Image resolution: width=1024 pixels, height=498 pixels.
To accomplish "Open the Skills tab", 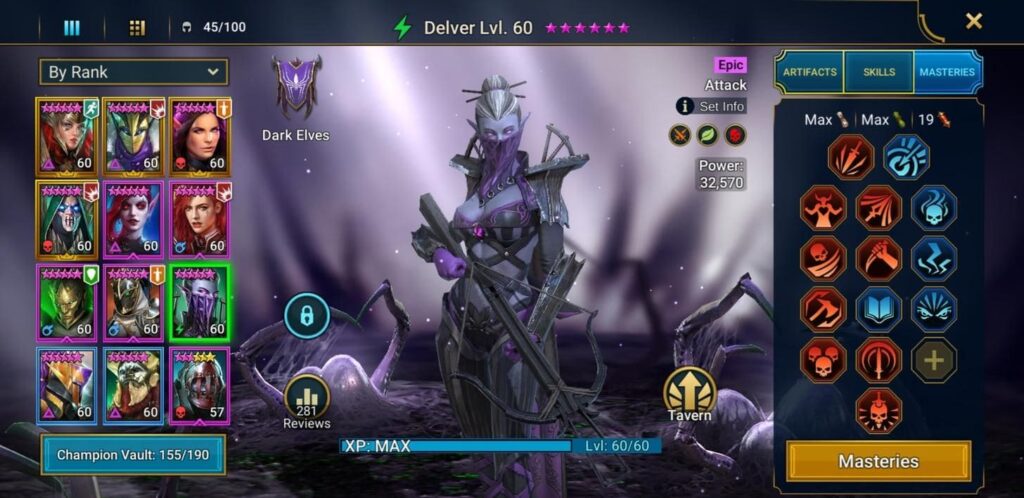I will [x=879, y=72].
